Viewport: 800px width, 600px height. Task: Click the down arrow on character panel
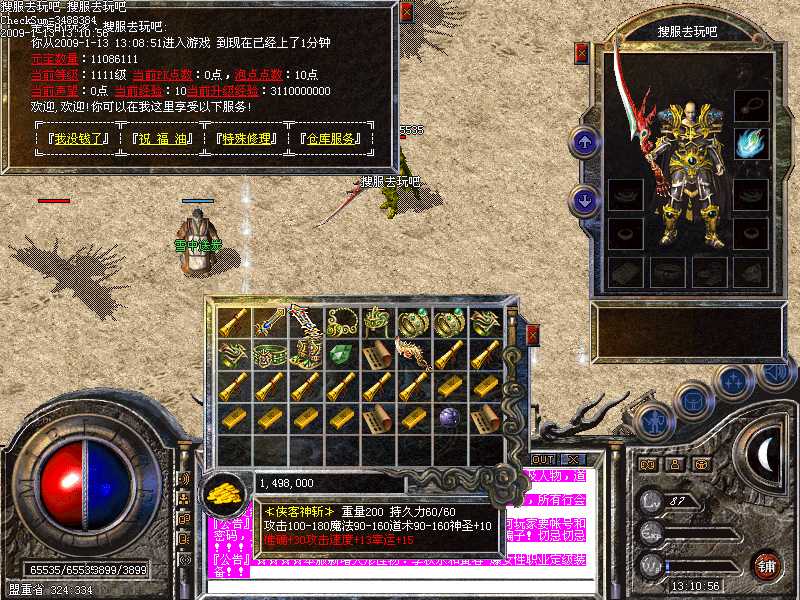(584, 201)
